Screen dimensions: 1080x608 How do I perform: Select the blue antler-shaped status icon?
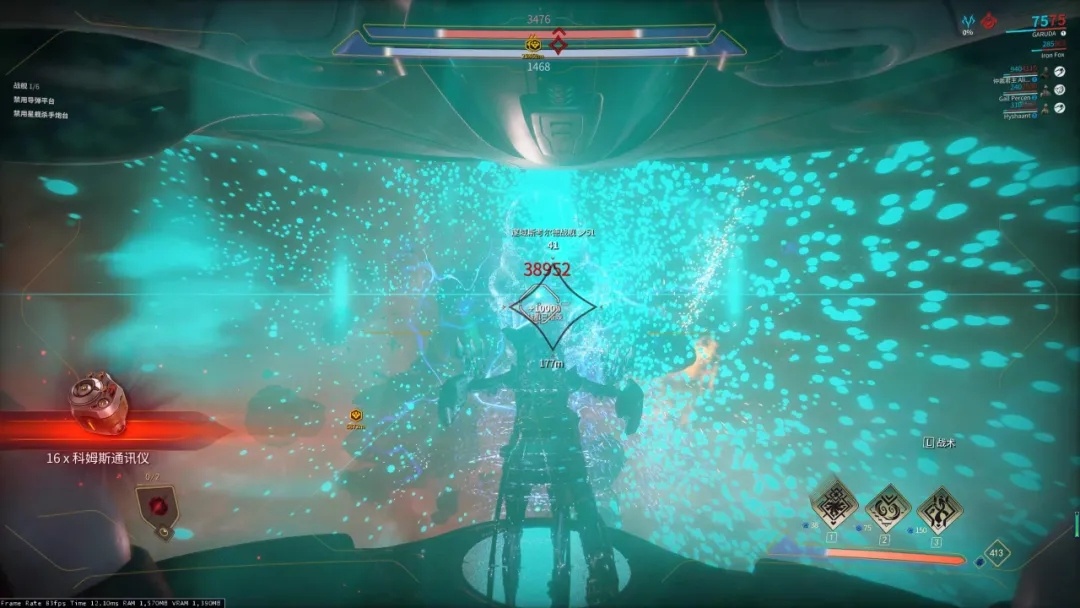pyautogui.click(x=968, y=20)
